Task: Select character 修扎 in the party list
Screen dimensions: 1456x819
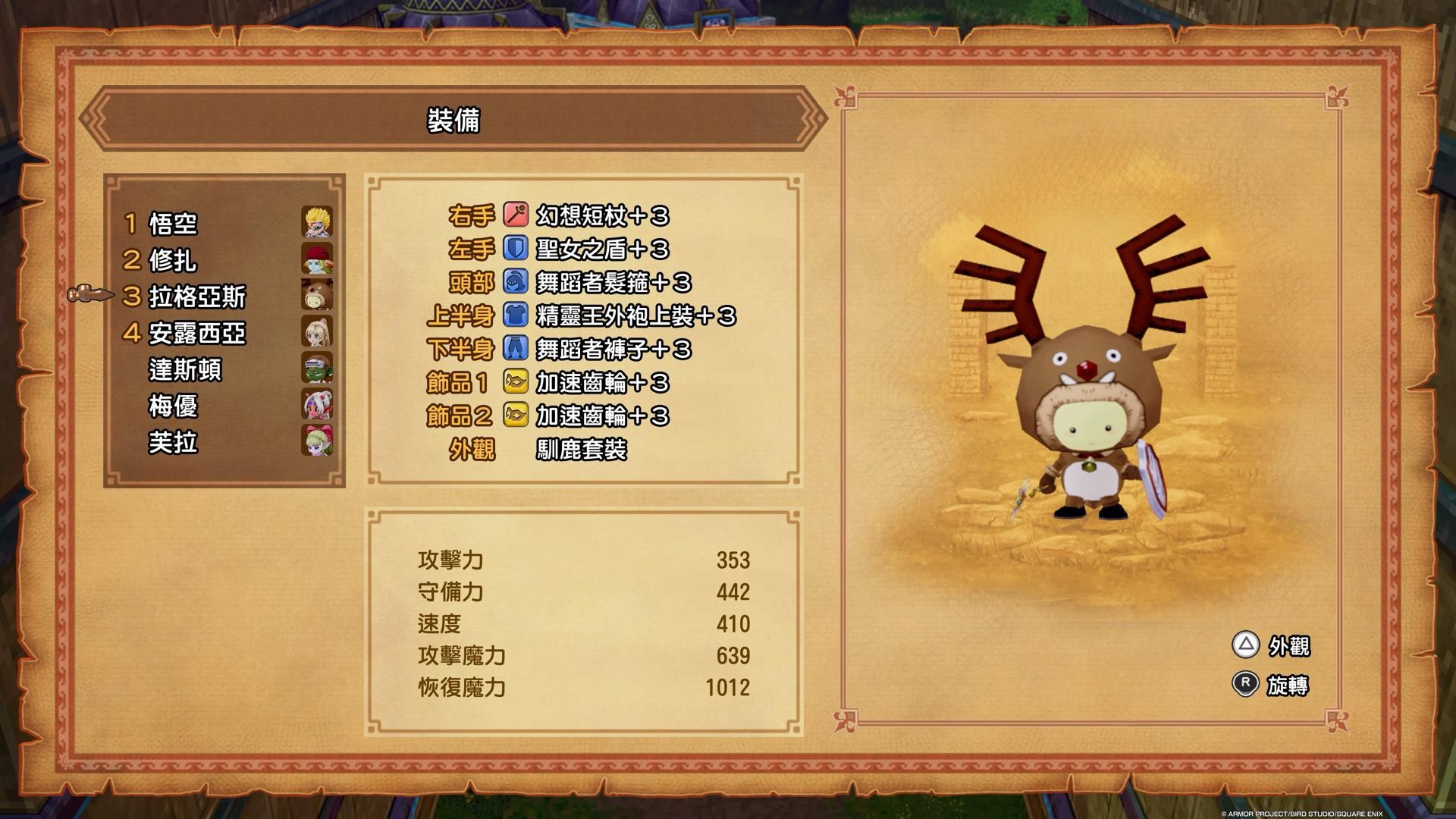Action: [x=174, y=260]
